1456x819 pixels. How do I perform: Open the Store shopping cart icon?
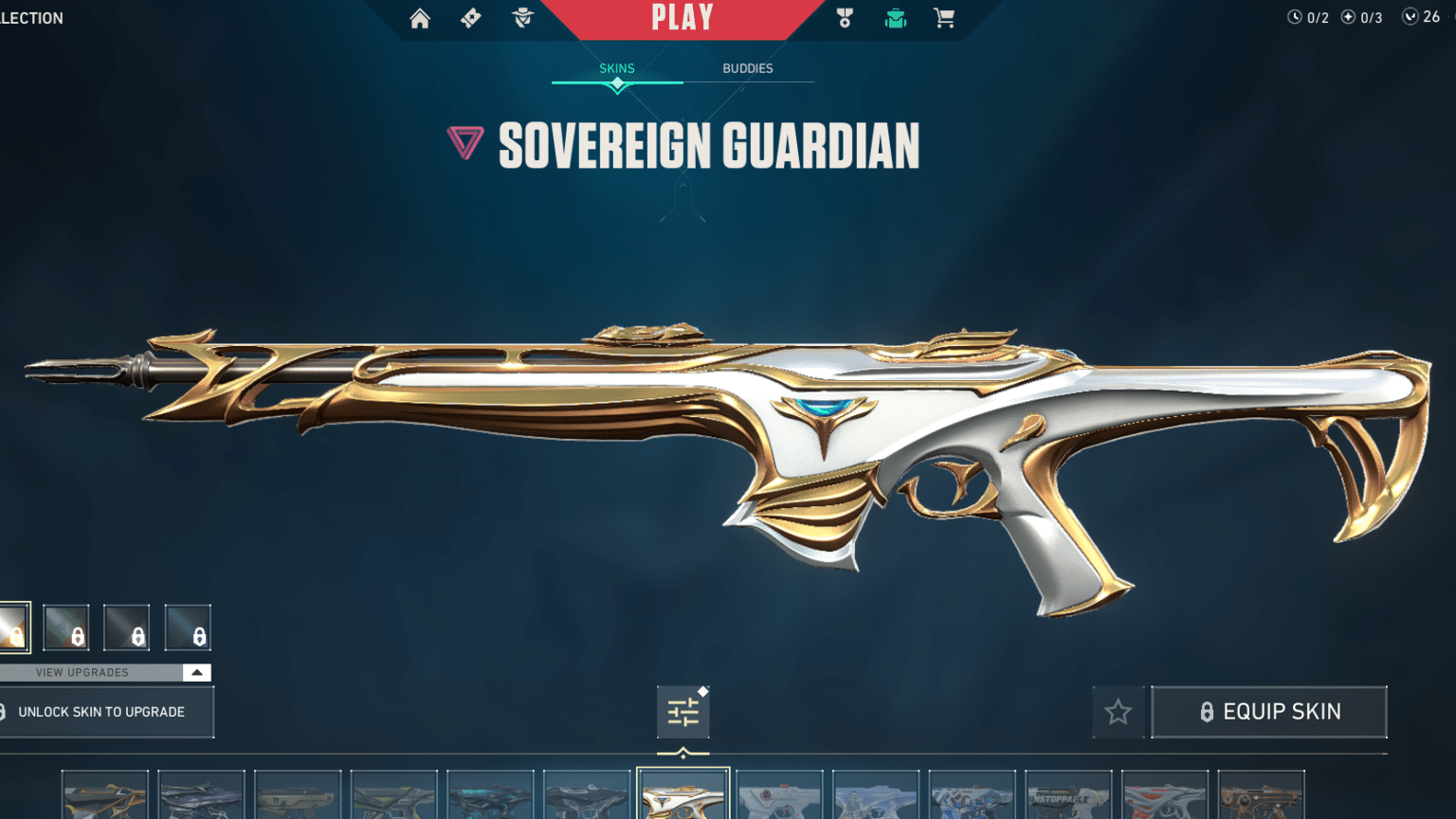(x=943, y=18)
